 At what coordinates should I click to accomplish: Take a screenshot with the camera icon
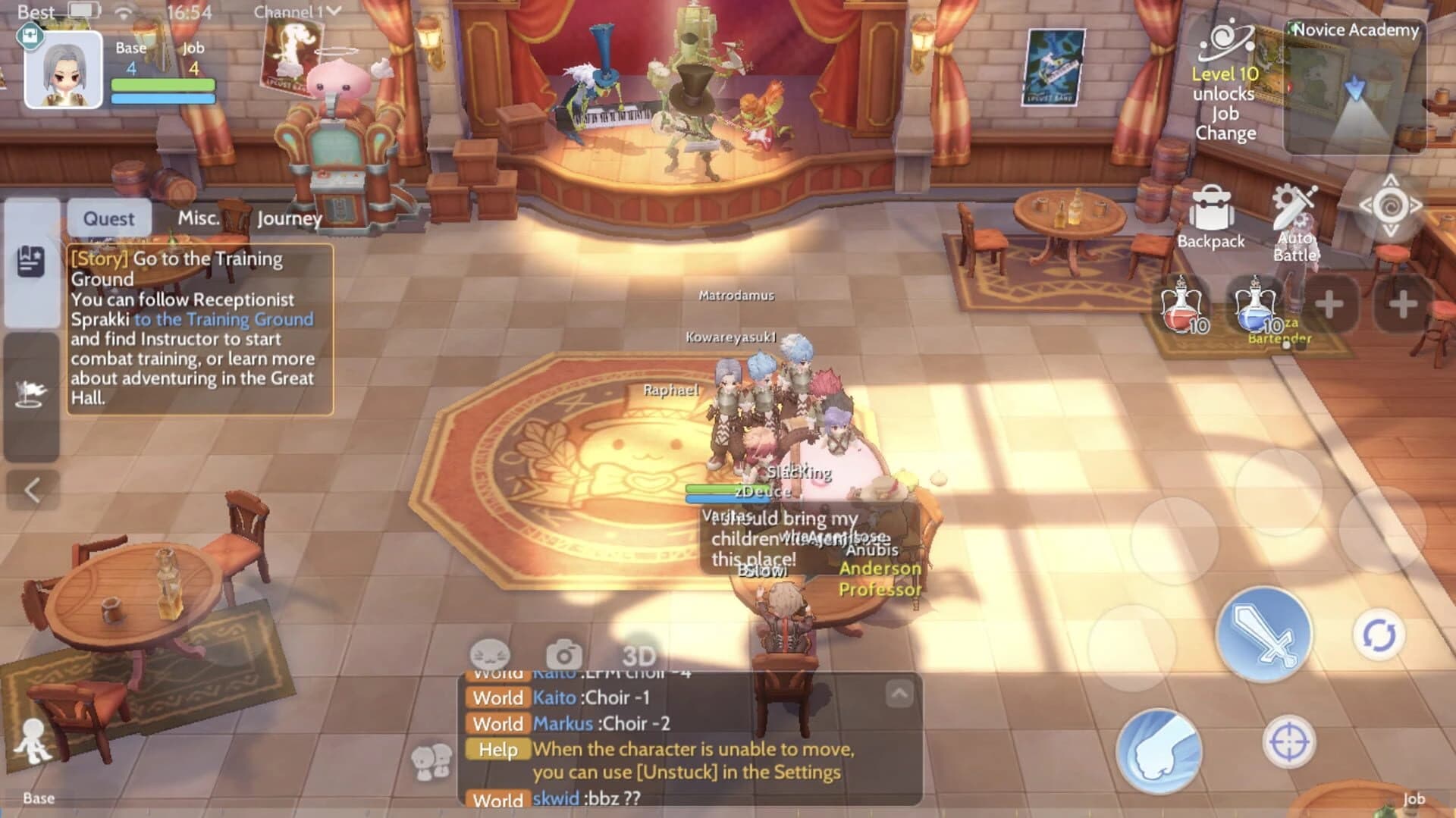tap(563, 653)
